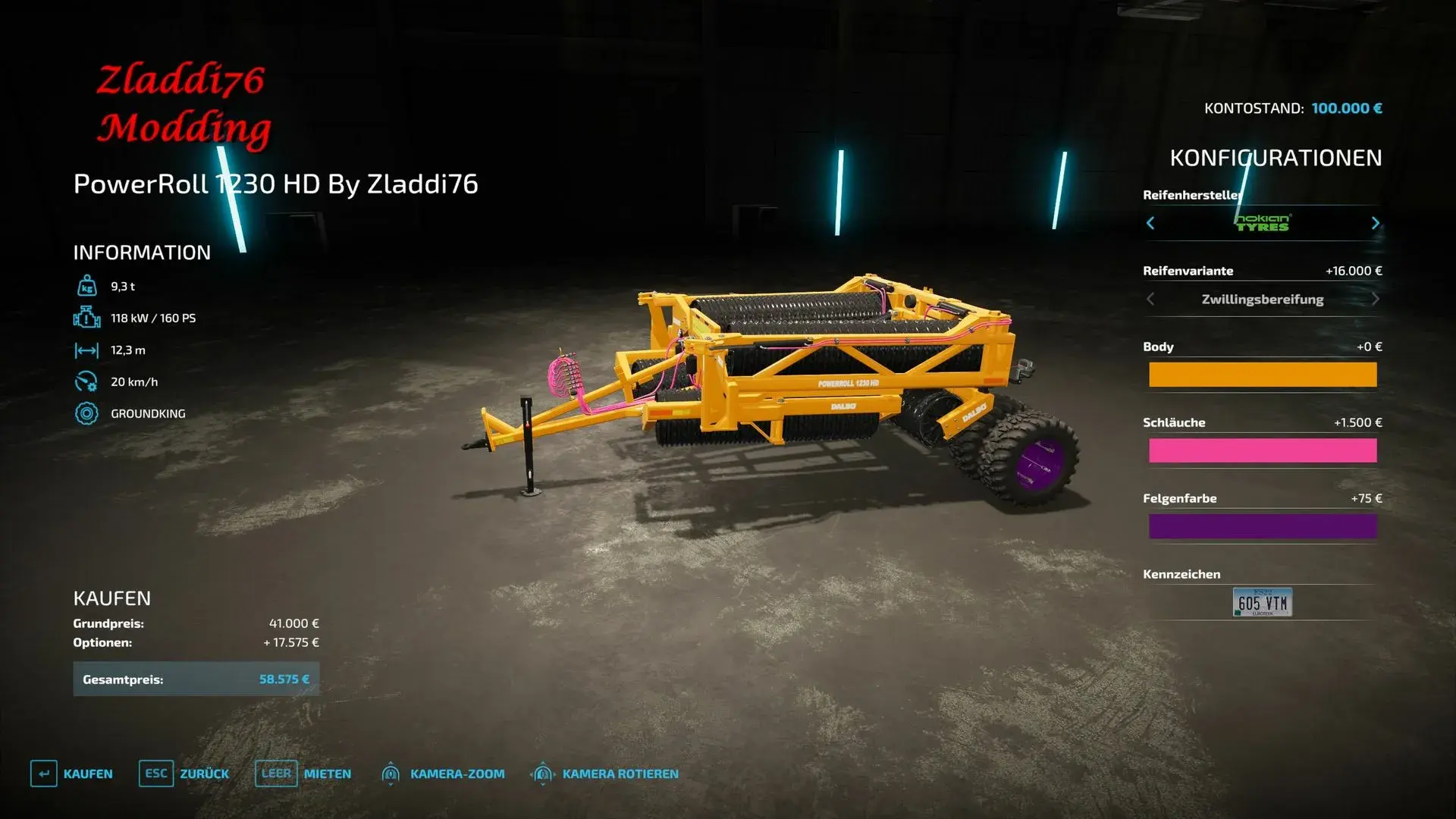Switch tire manufacturer with the right arrow
1456x819 pixels.
[x=1375, y=223]
